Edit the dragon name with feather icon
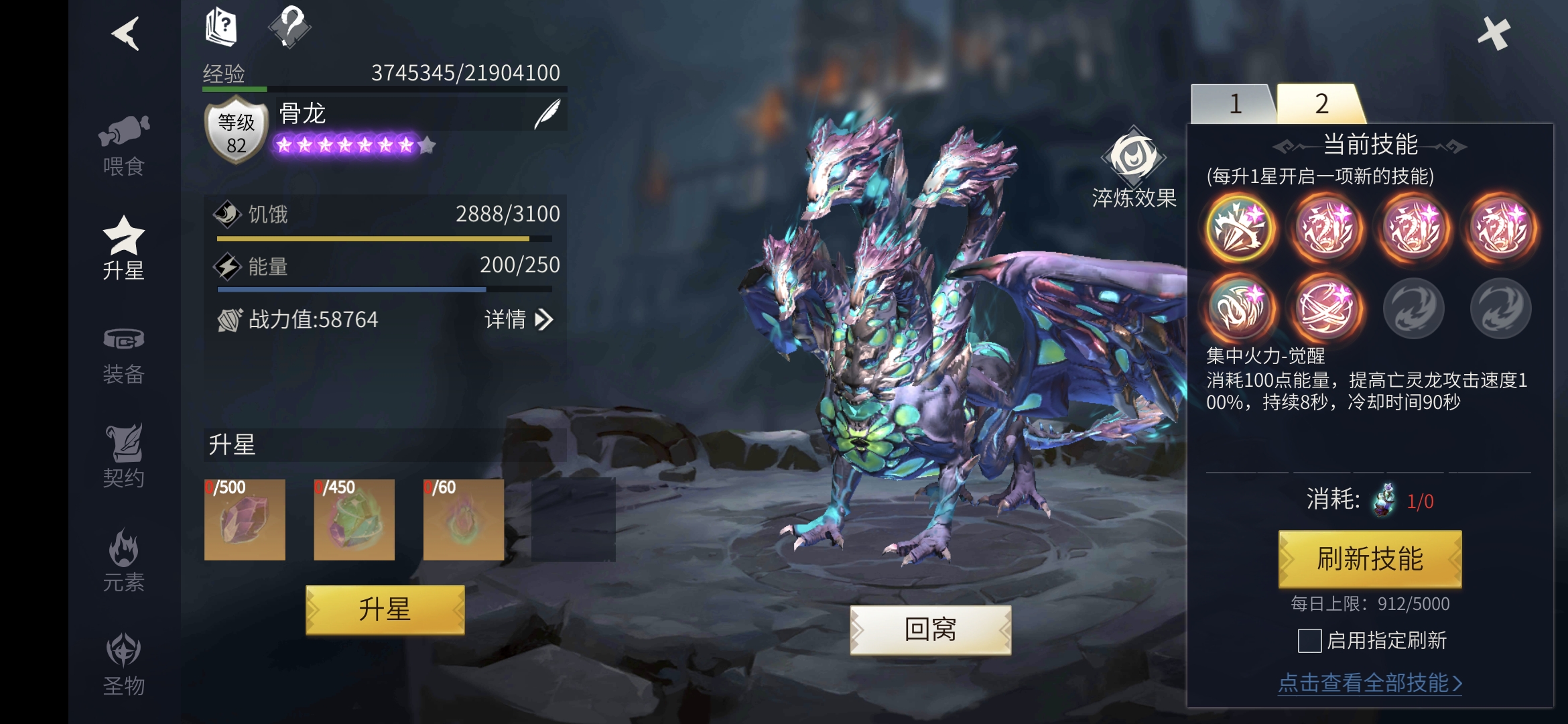Screen dimensions: 1568x724 pos(547,114)
